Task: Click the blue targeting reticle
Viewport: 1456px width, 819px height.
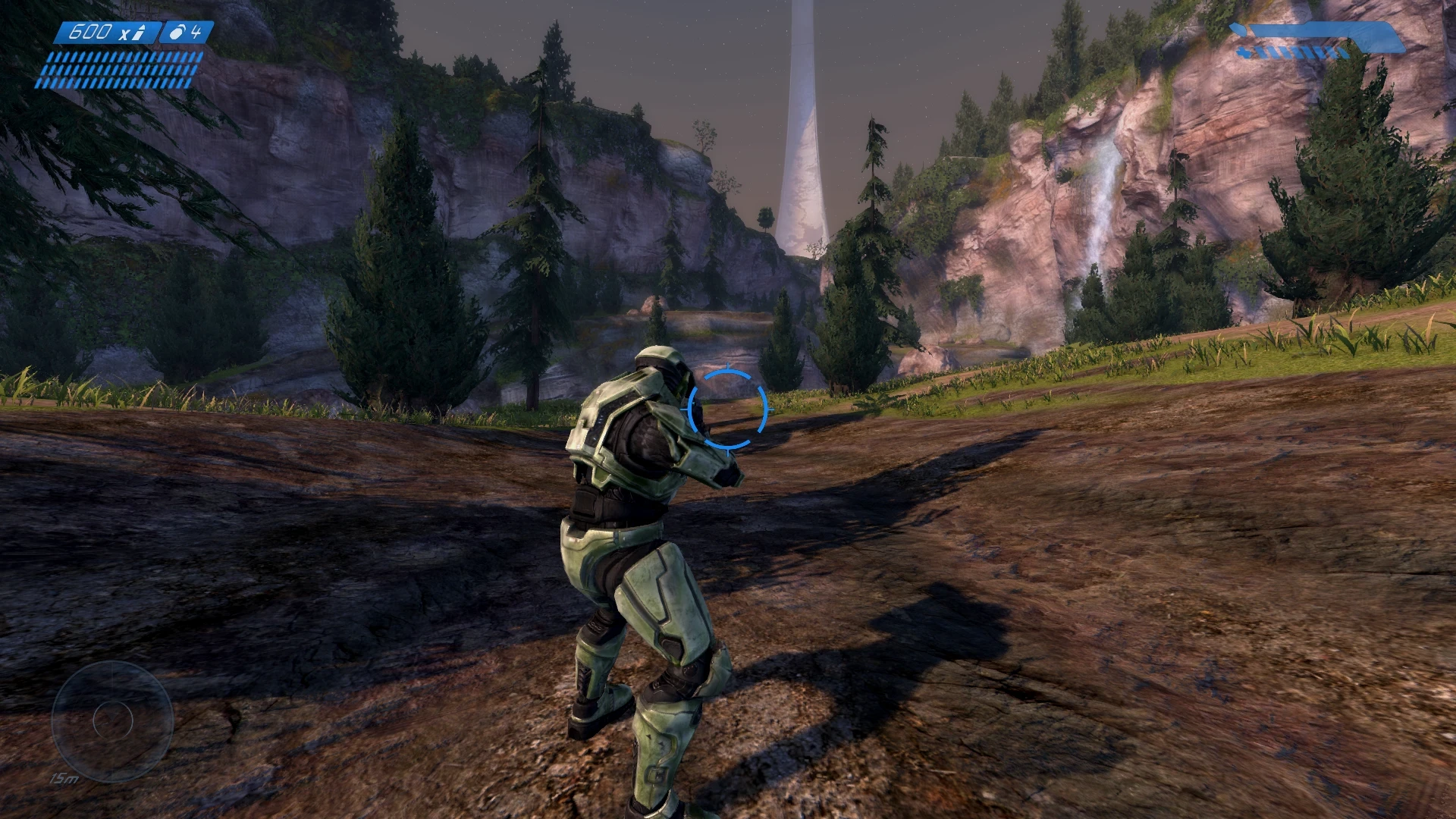Action: pos(728,409)
